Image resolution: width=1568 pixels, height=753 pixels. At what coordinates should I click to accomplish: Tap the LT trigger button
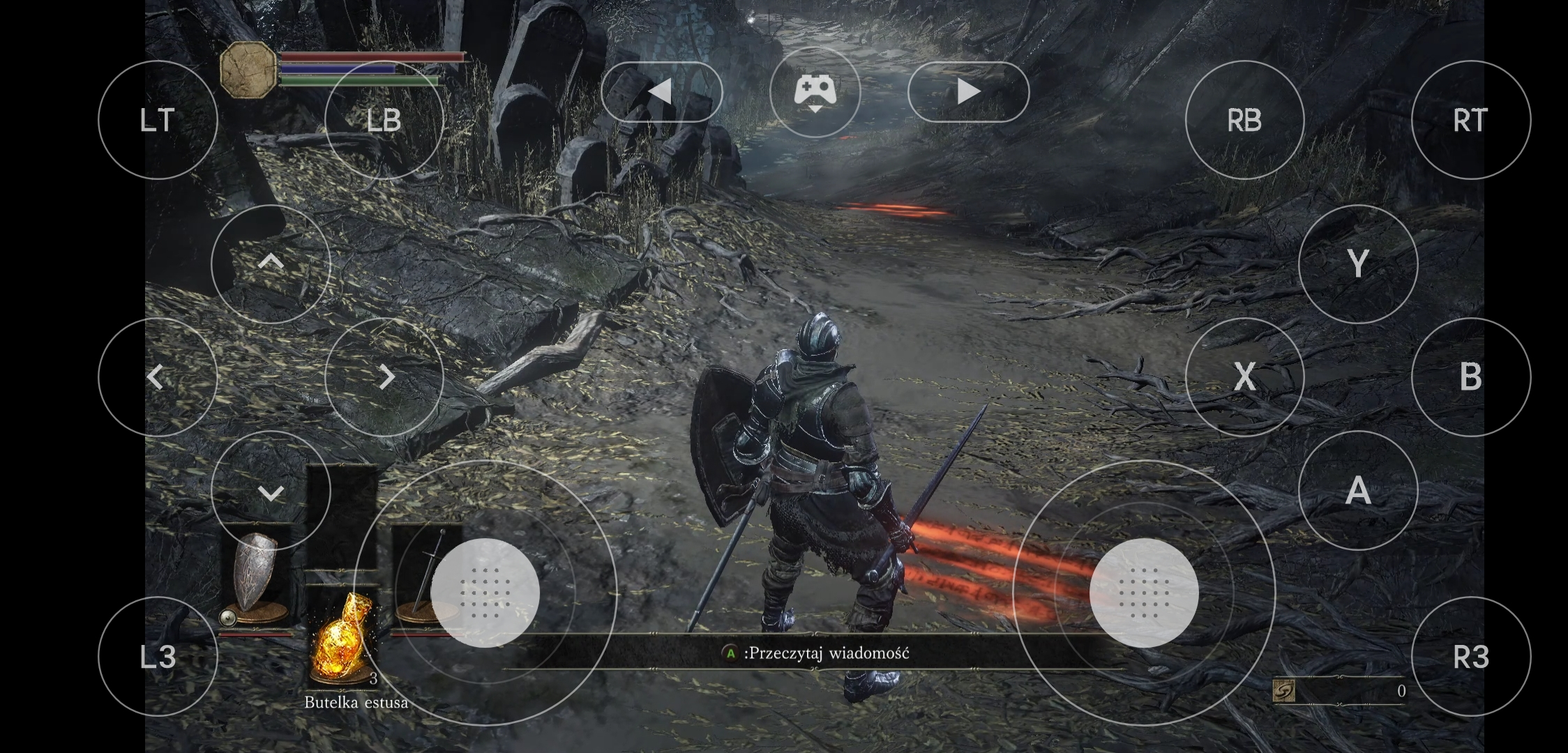point(158,120)
